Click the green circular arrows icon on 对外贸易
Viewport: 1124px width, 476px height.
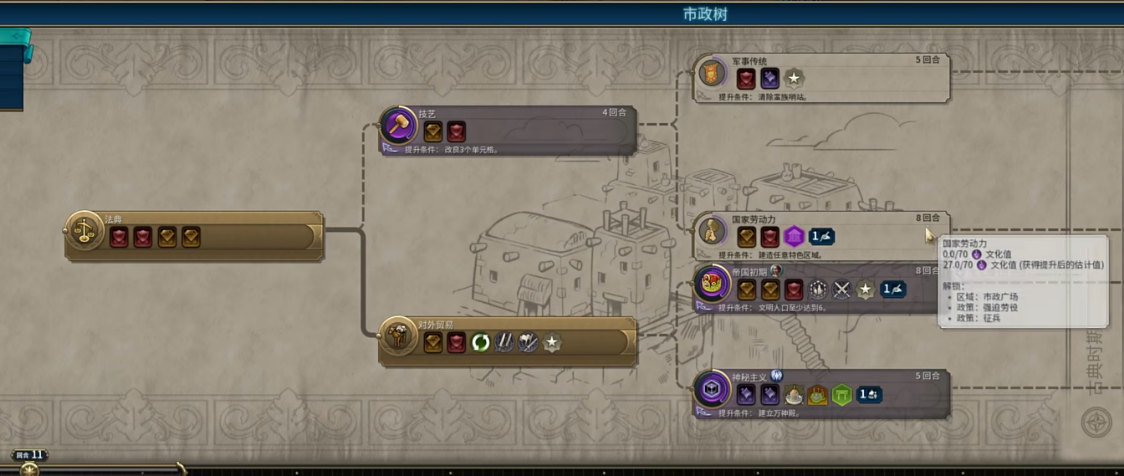click(x=481, y=343)
